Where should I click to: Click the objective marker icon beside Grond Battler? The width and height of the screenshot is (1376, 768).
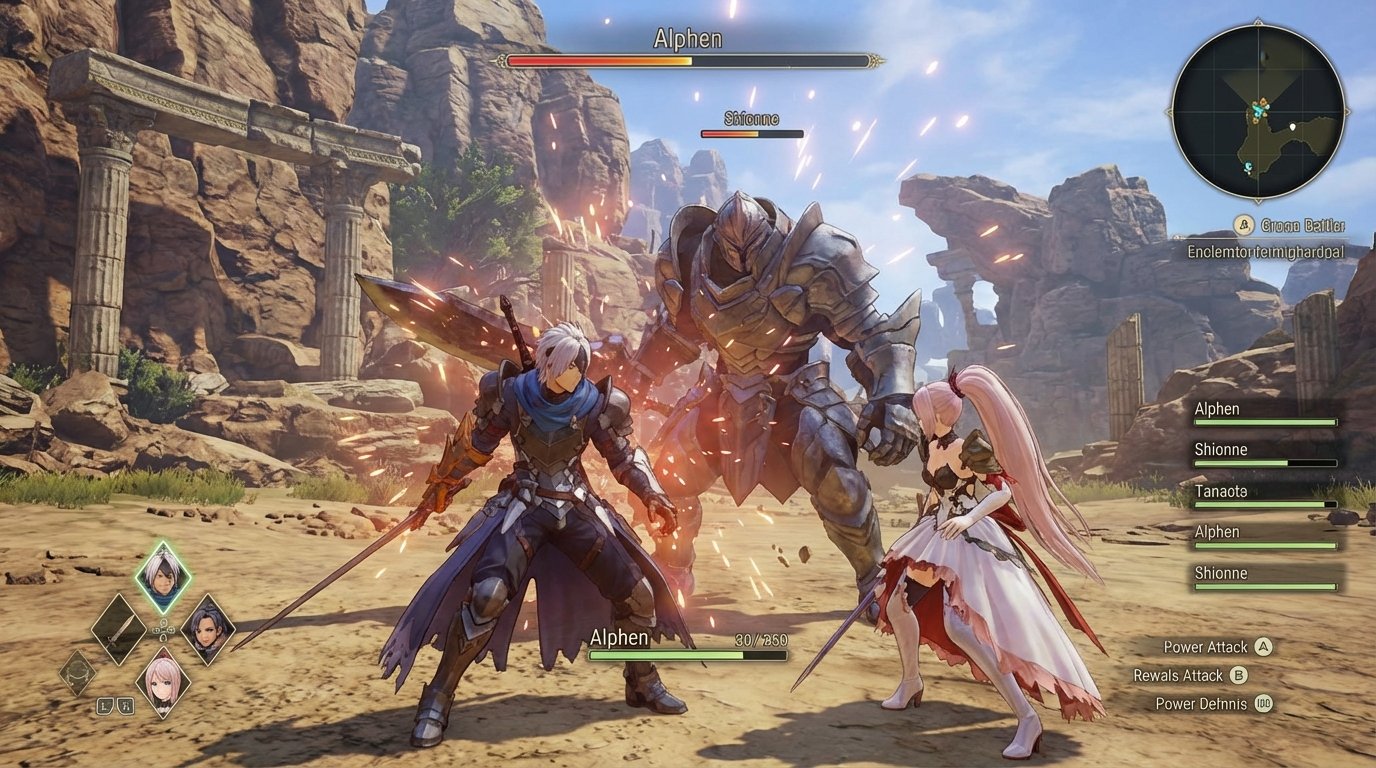pyautogui.click(x=1243, y=225)
